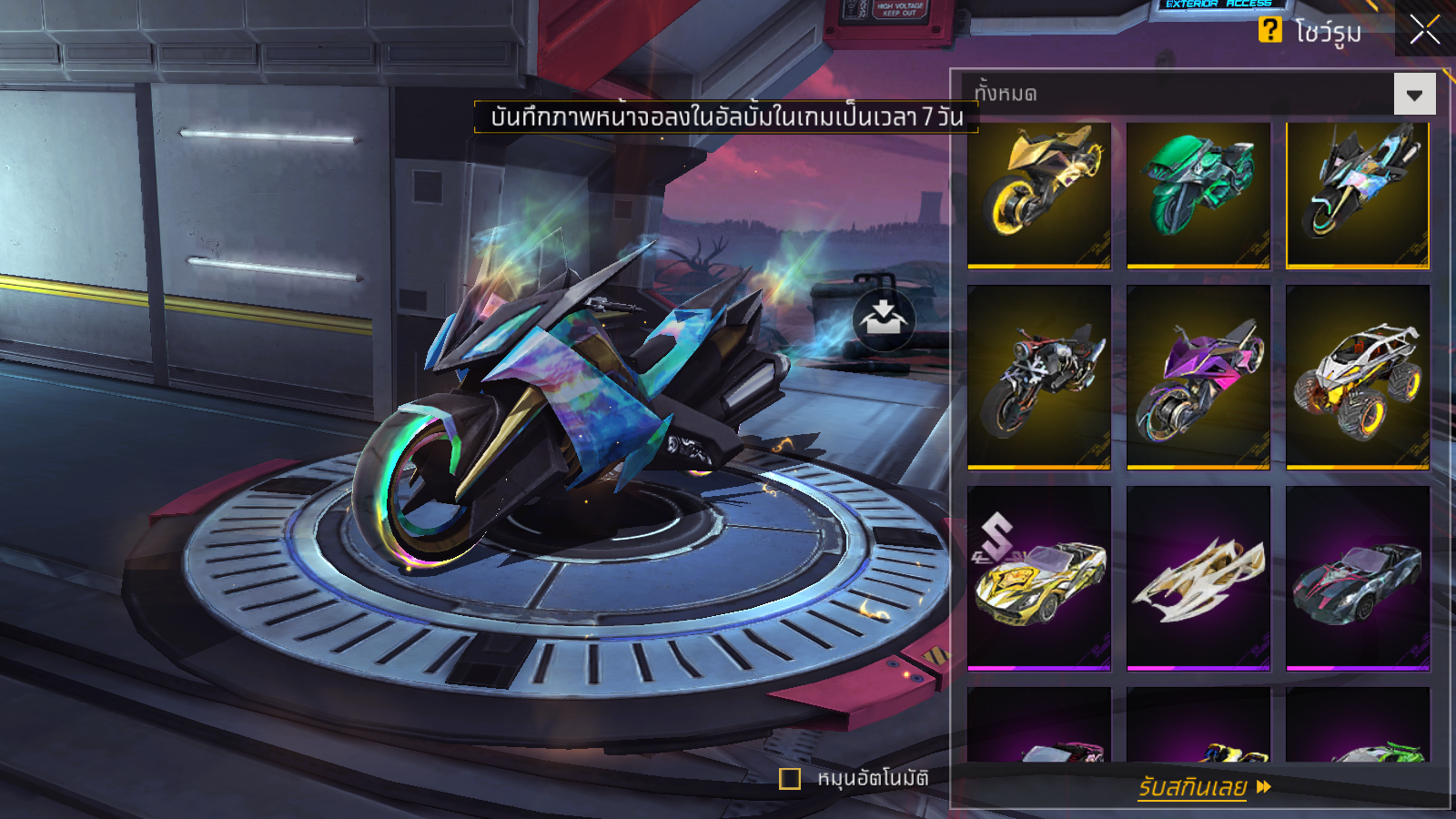Select the yellow sports car skin
This screenshot has height=819, width=1456.
click(x=1039, y=578)
